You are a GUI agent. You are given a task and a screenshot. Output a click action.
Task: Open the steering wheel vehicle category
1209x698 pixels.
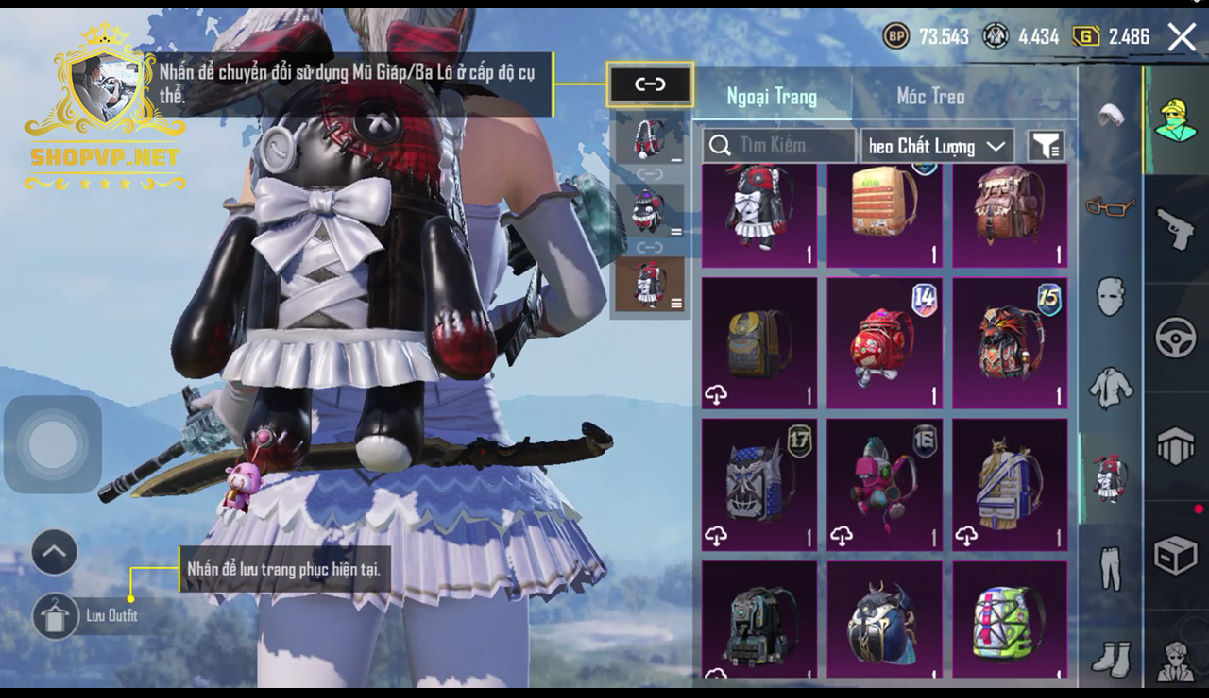point(1176,338)
